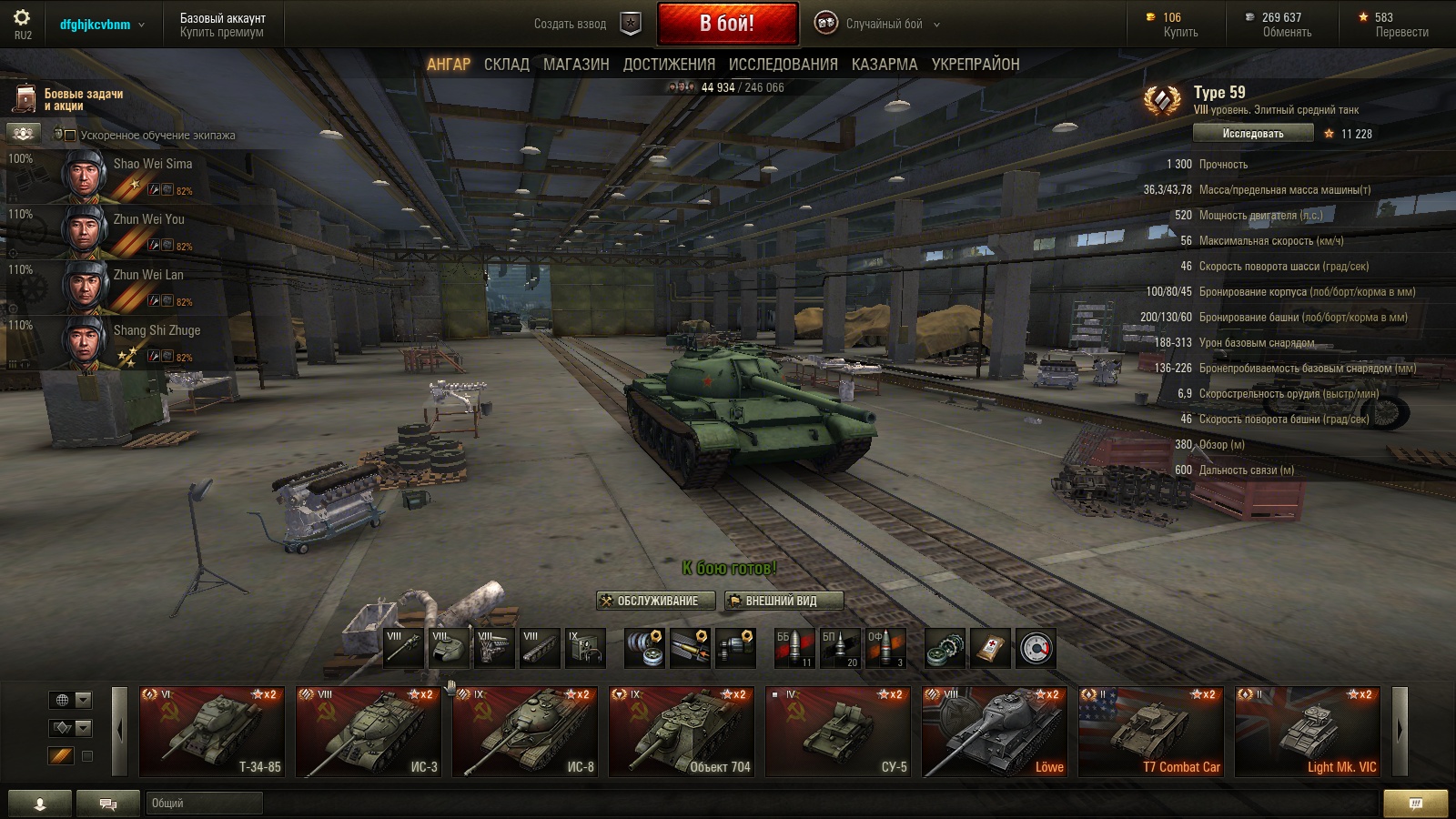Switch to the СКЛАД tab
Image resolution: width=1456 pixels, height=819 pixels.
tap(506, 65)
